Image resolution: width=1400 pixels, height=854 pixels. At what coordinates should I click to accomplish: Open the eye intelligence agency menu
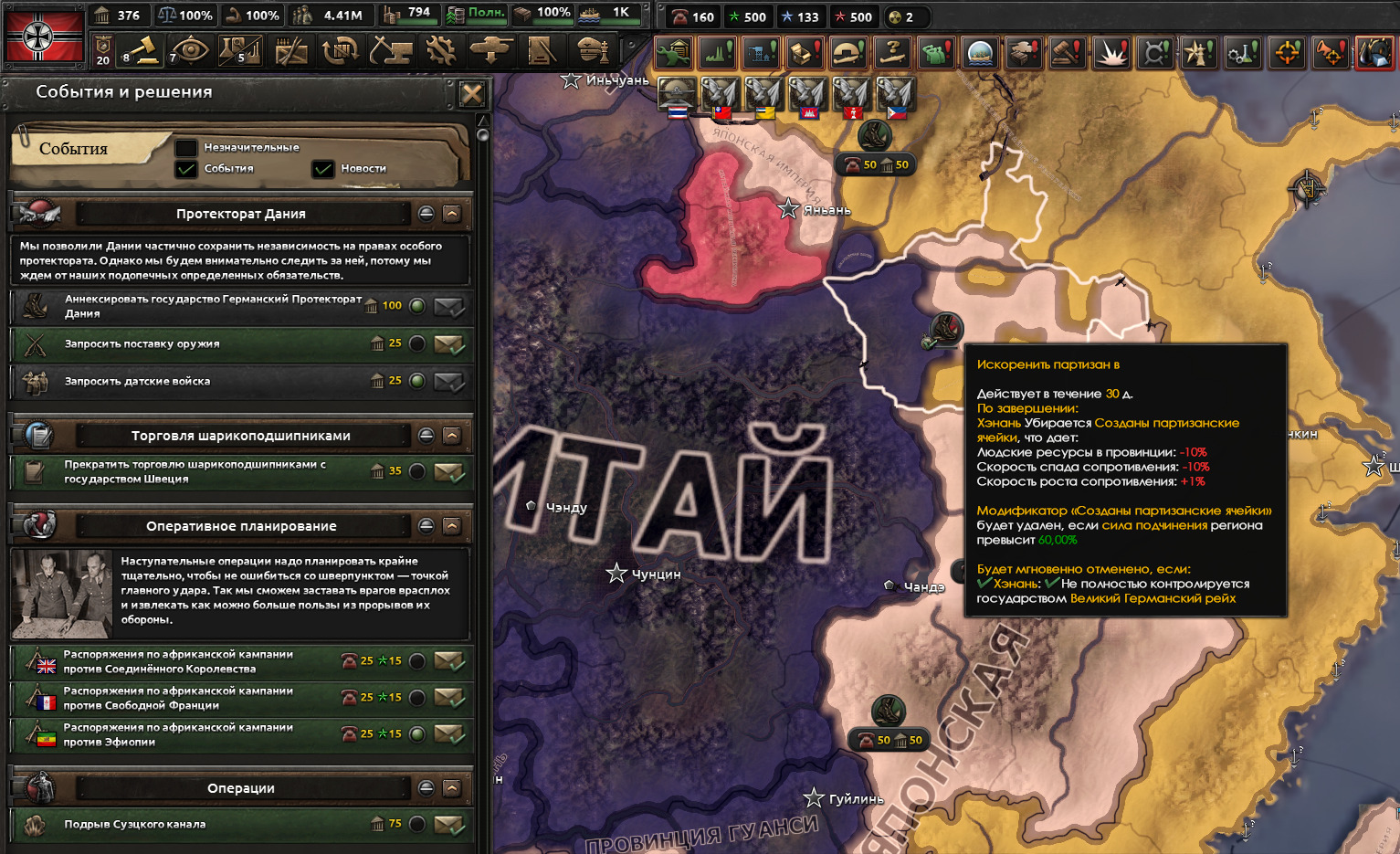[190, 51]
